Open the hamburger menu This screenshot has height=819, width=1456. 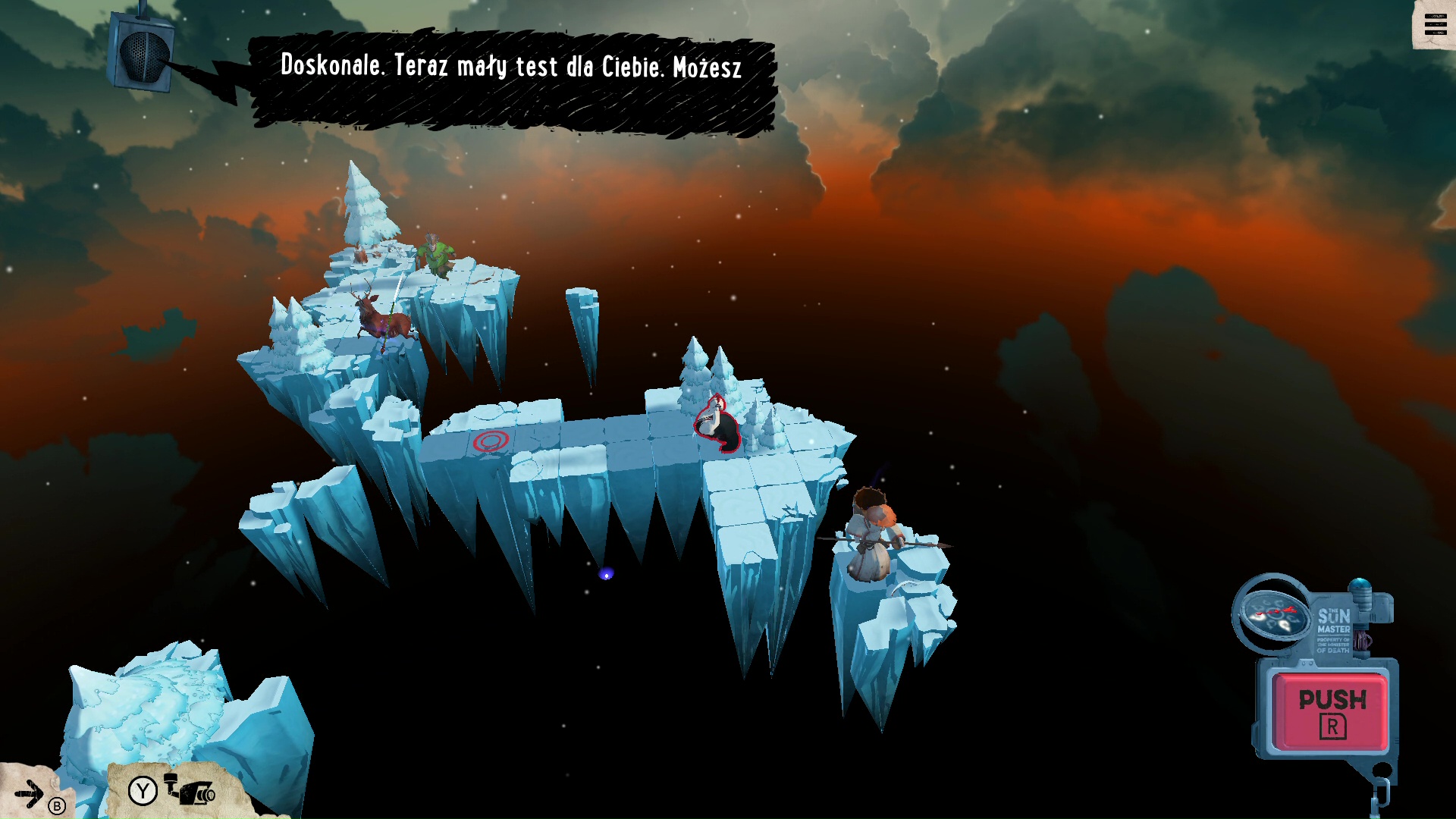tap(1435, 25)
